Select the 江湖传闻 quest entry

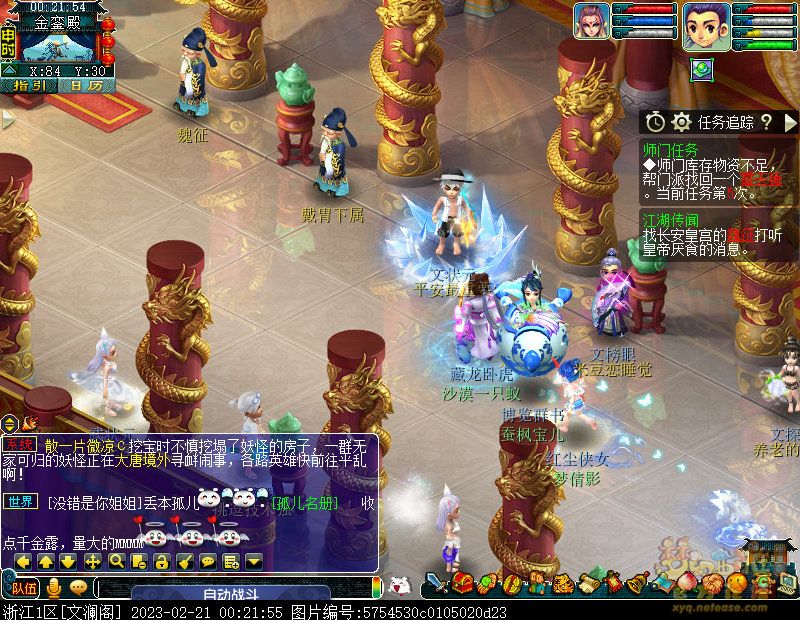671,220
